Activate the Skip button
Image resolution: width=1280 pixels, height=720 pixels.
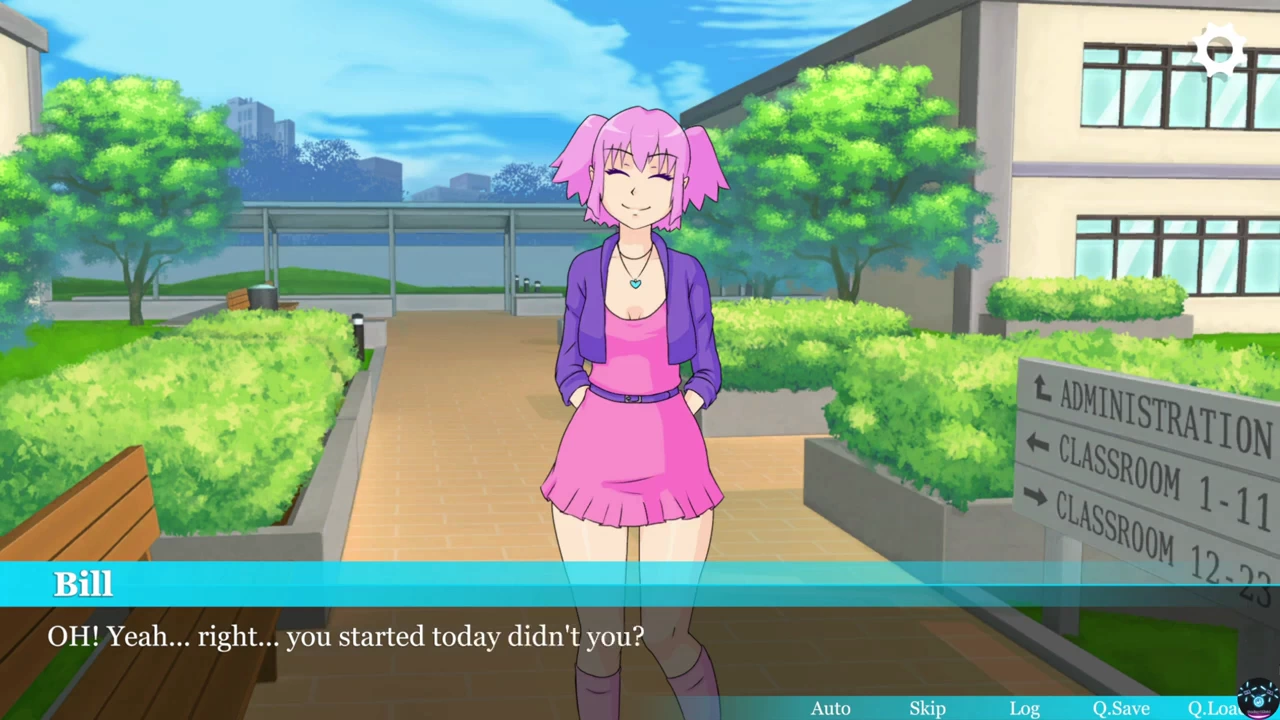[x=927, y=708]
